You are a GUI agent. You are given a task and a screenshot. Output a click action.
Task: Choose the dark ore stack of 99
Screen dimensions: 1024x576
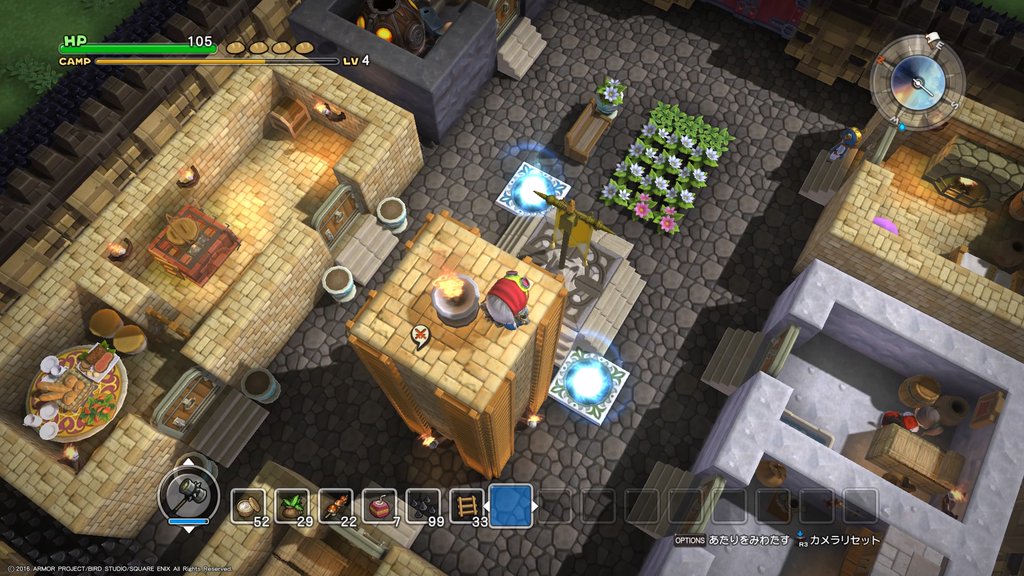[x=424, y=506]
